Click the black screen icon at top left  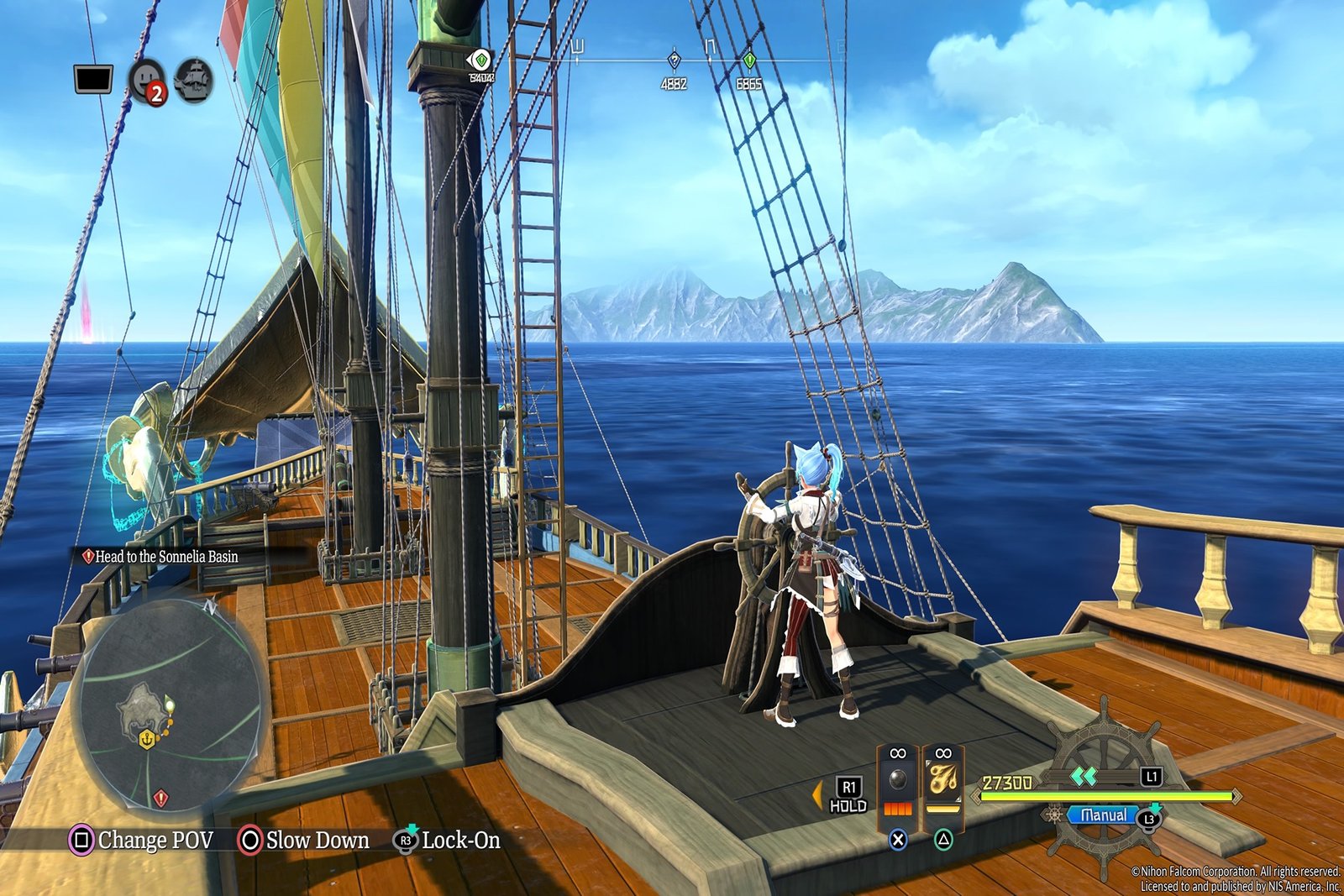click(x=93, y=81)
